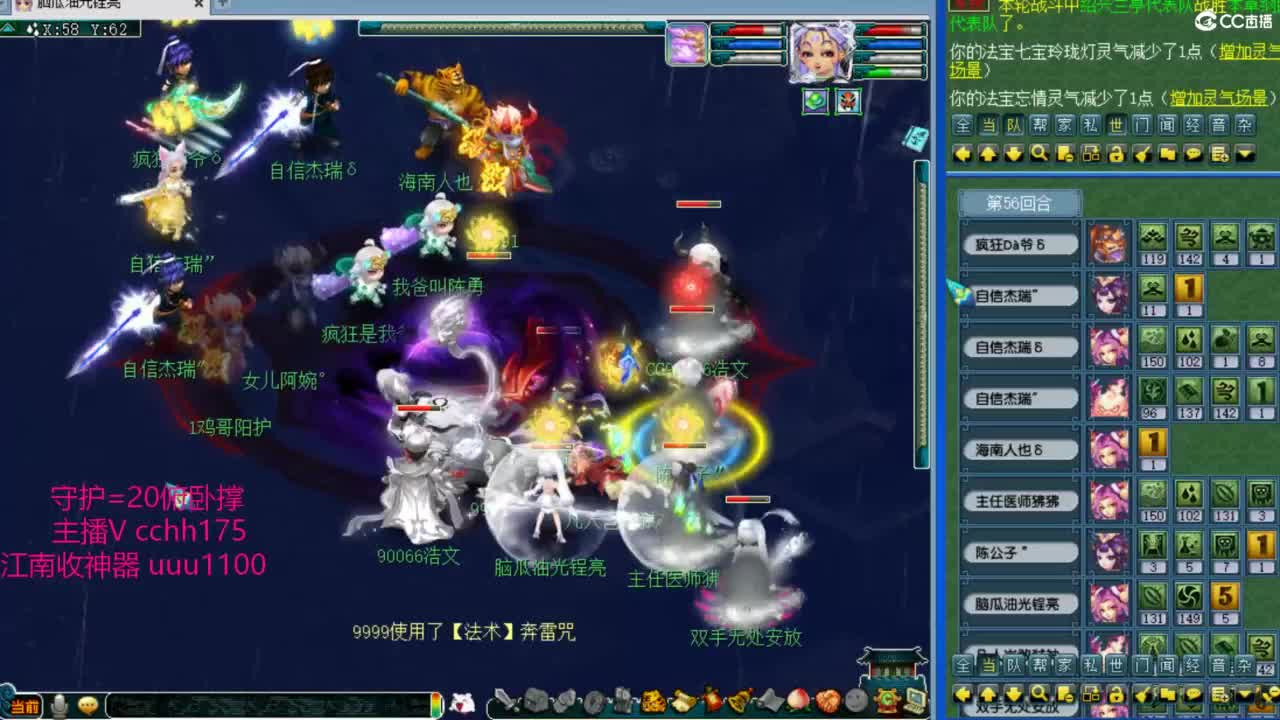Image resolution: width=1280 pixels, height=720 pixels.
Task: Open the chat search magnifier icon
Action: (x=1039, y=153)
